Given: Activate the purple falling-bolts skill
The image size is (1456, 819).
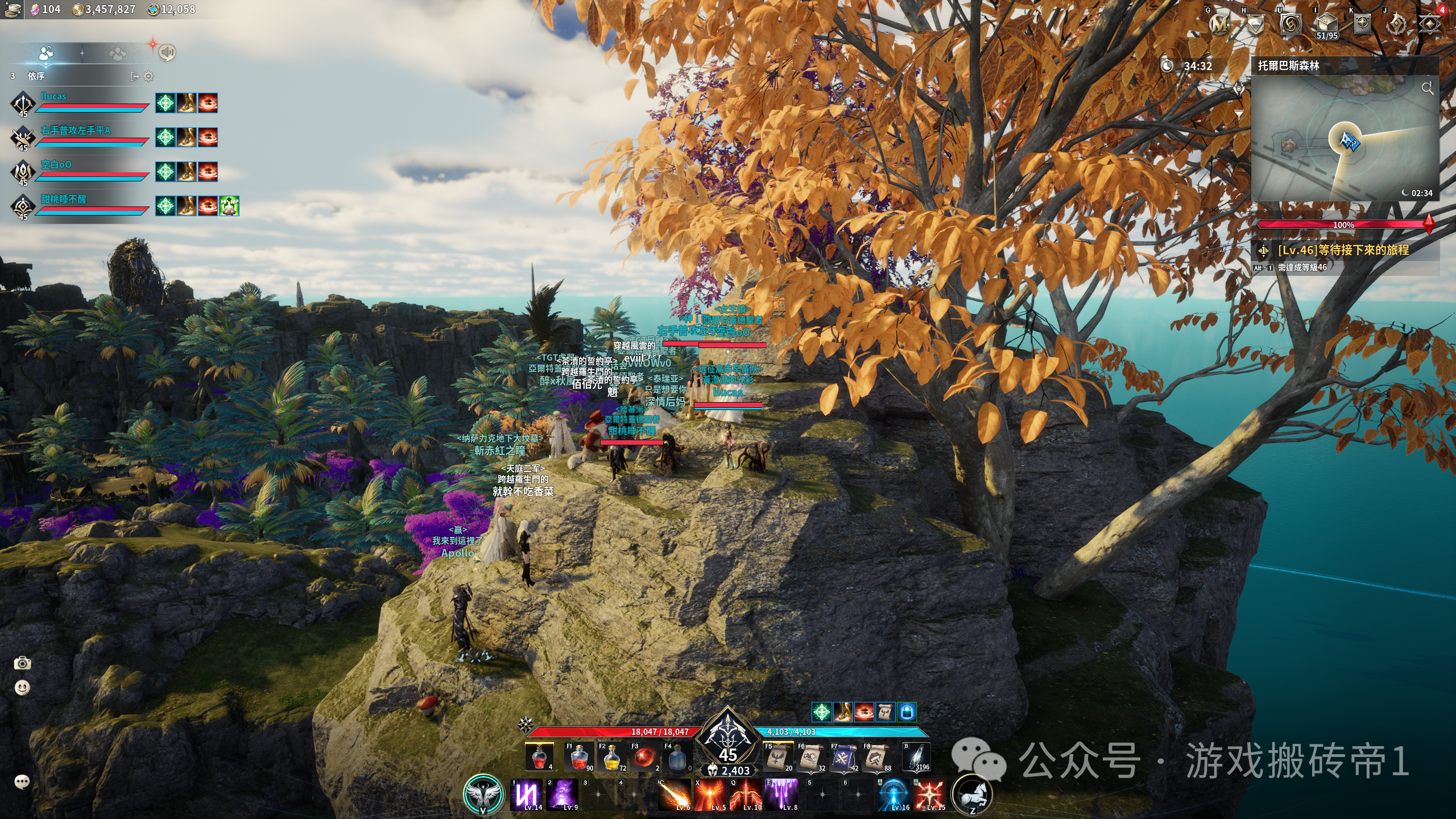Looking at the screenshot, I should 781,794.
